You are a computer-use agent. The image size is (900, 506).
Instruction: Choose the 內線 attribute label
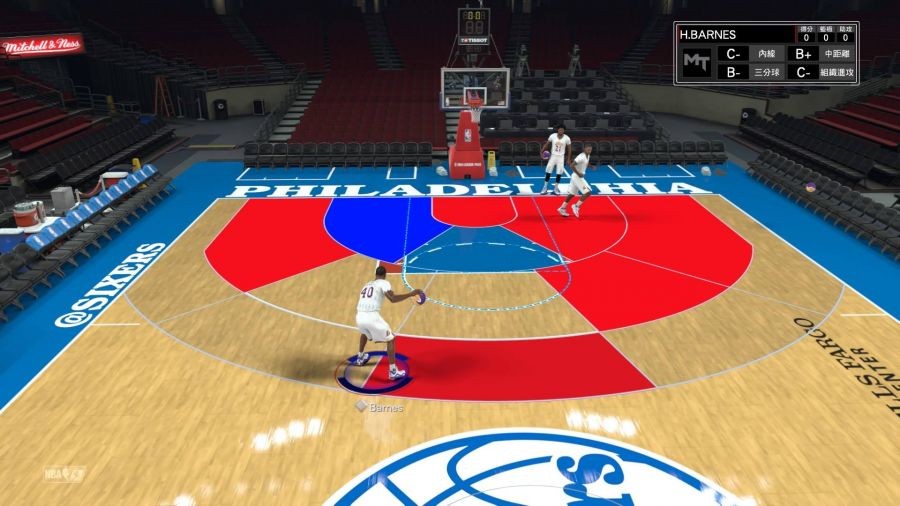click(766, 54)
